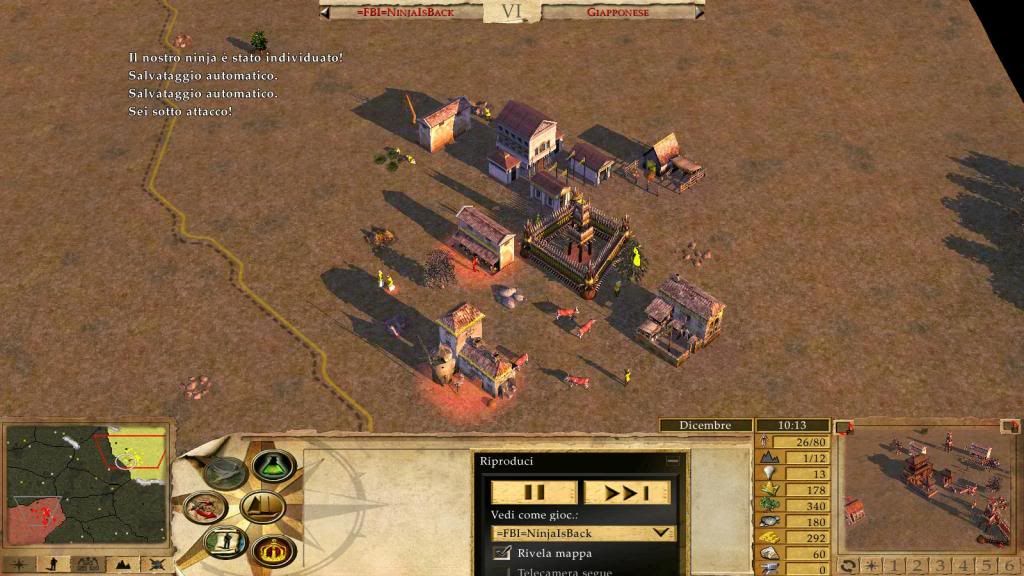
Task: Open the sailing ship compass icon
Action: 262,506
